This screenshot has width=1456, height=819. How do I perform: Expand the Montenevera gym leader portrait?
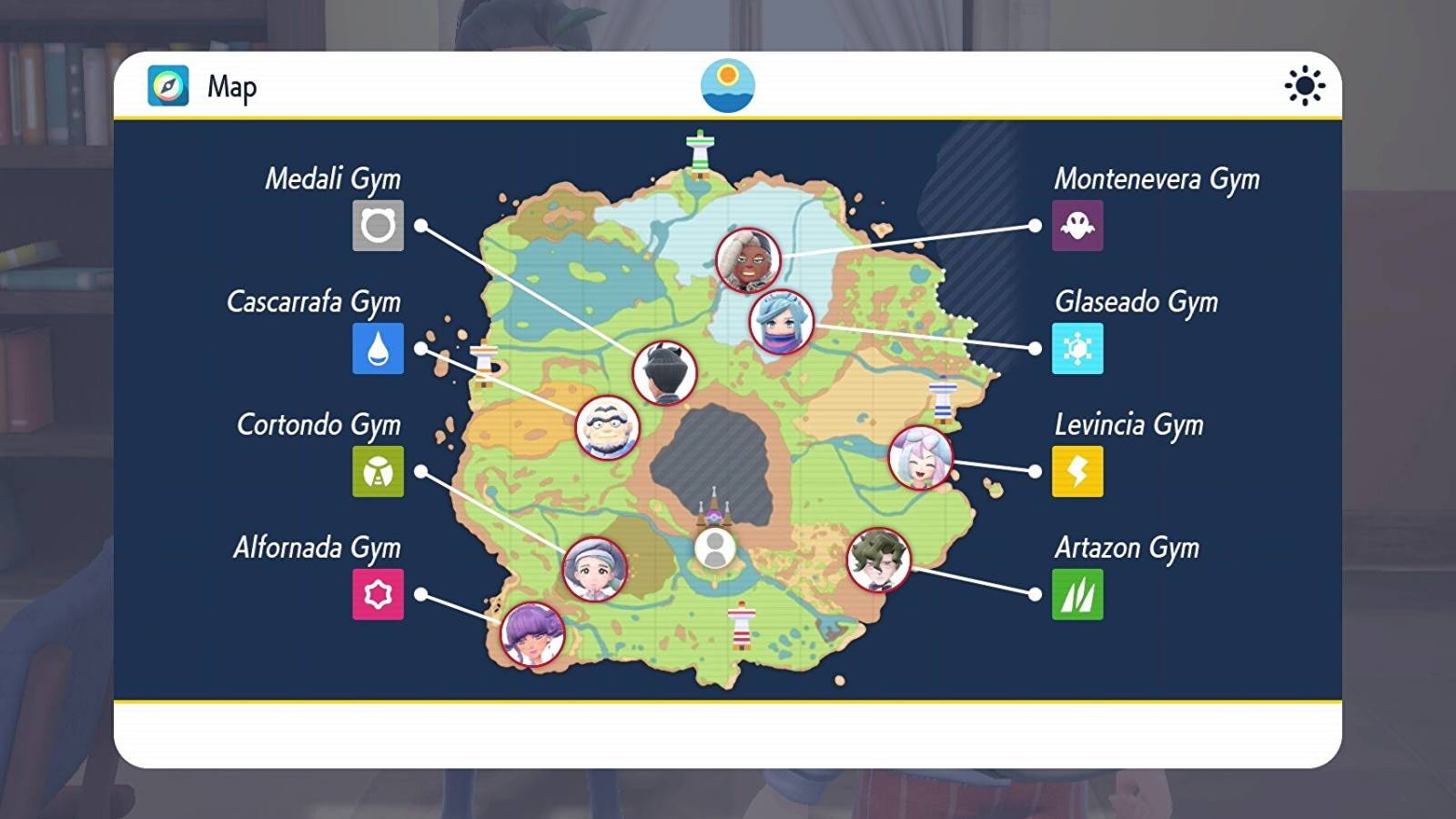[x=748, y=259]
